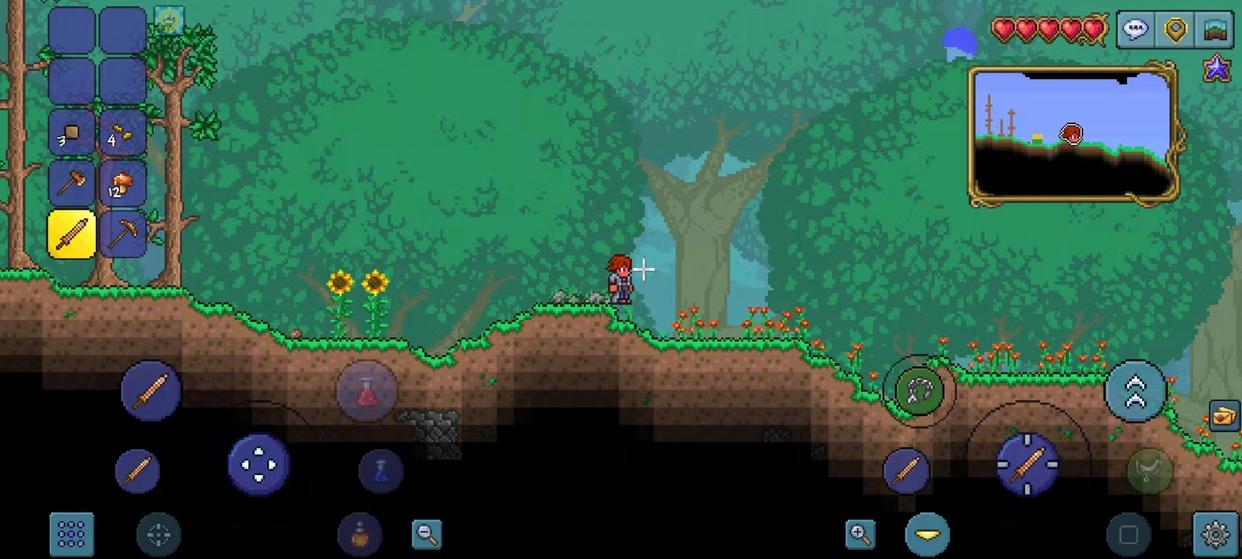
Task: Zoom in with the plus magnifier
Action: [860, 535]
